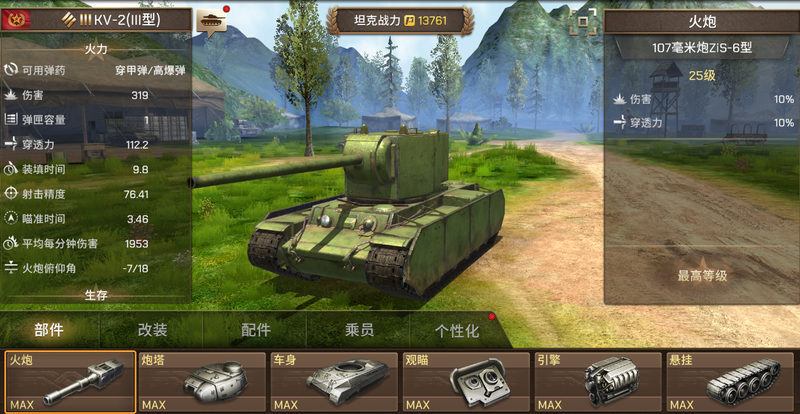
Task: Click the KV-2 tank name banner
Action: (96, 20)
